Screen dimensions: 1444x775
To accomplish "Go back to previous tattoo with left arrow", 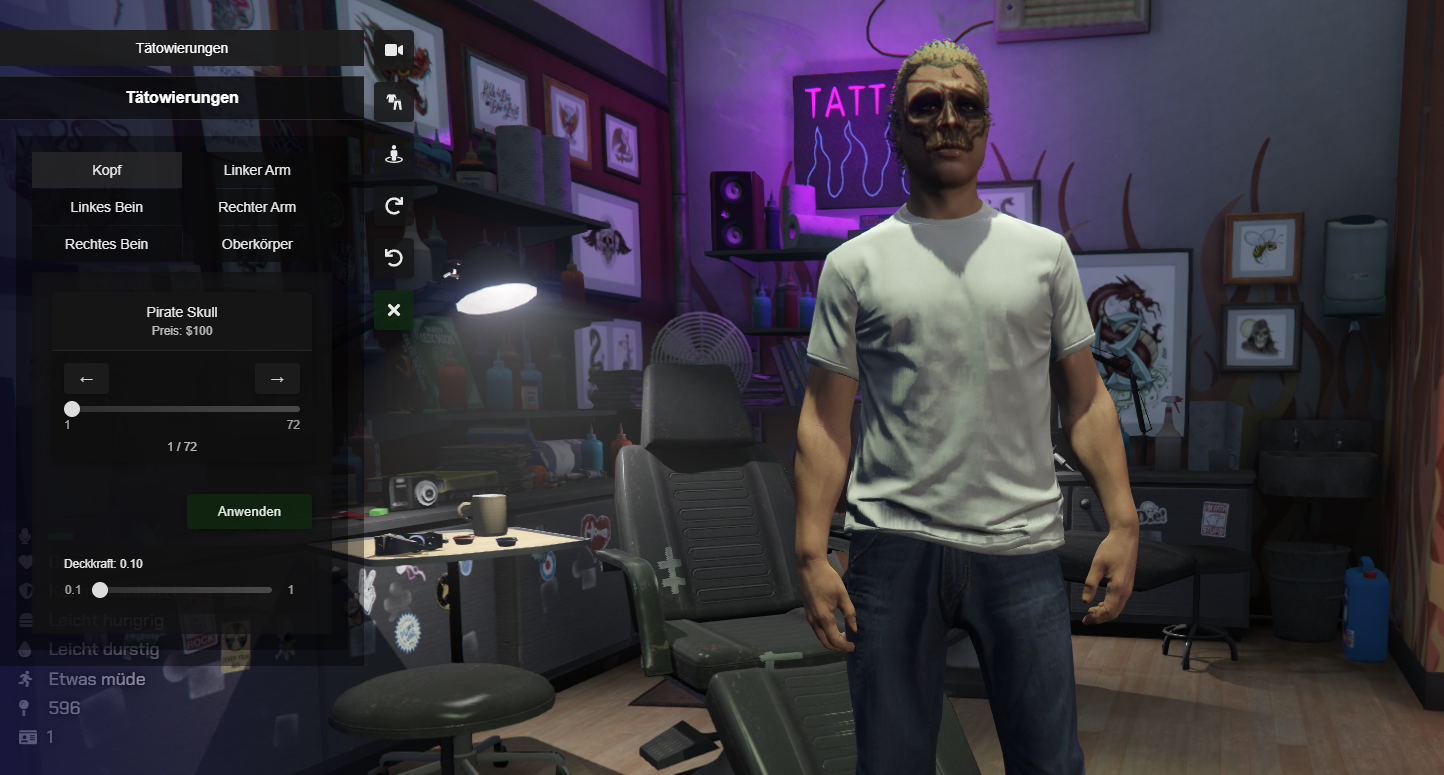I will coord(86,379).
